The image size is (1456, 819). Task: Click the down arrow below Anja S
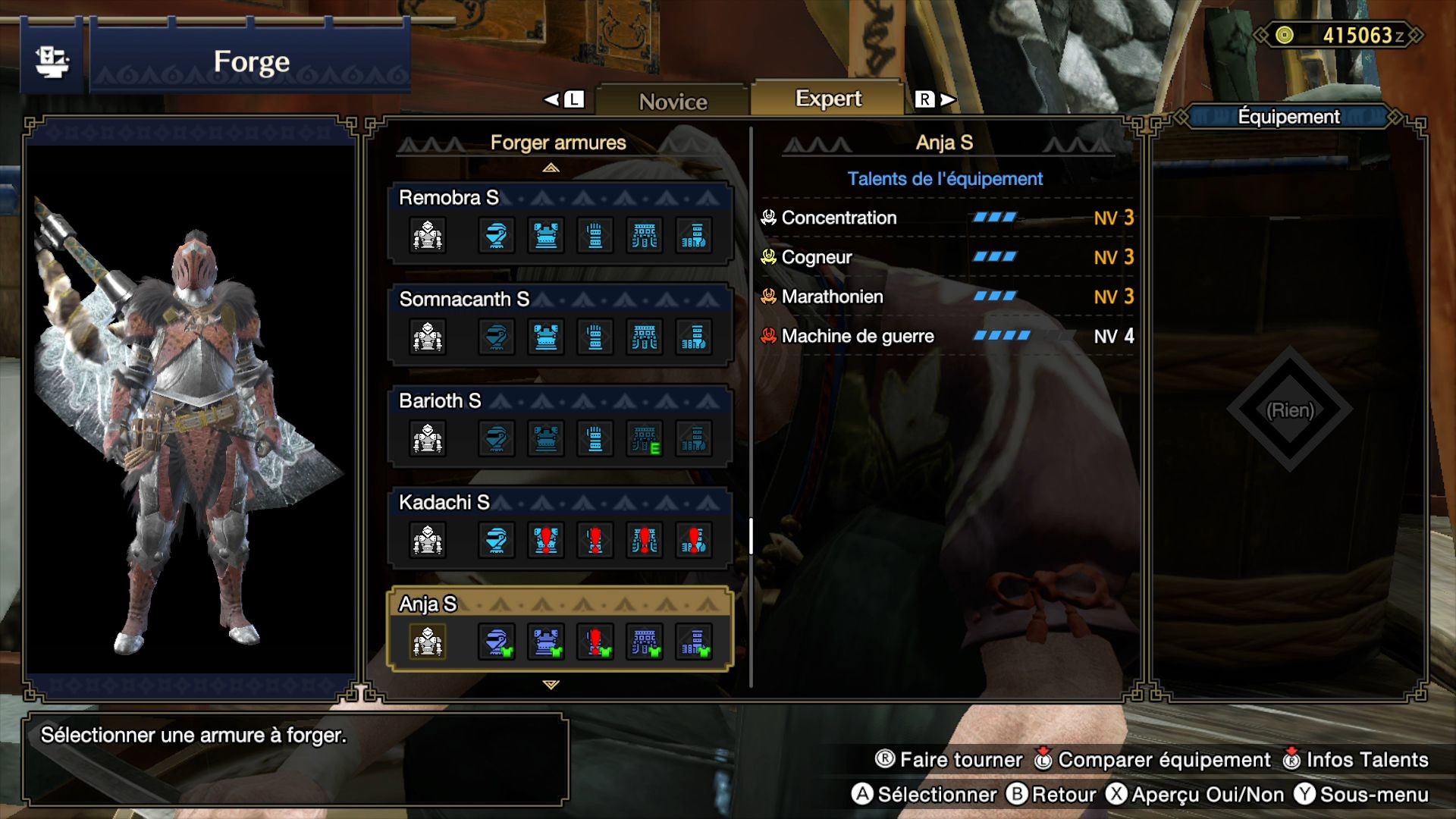point(551,685)
